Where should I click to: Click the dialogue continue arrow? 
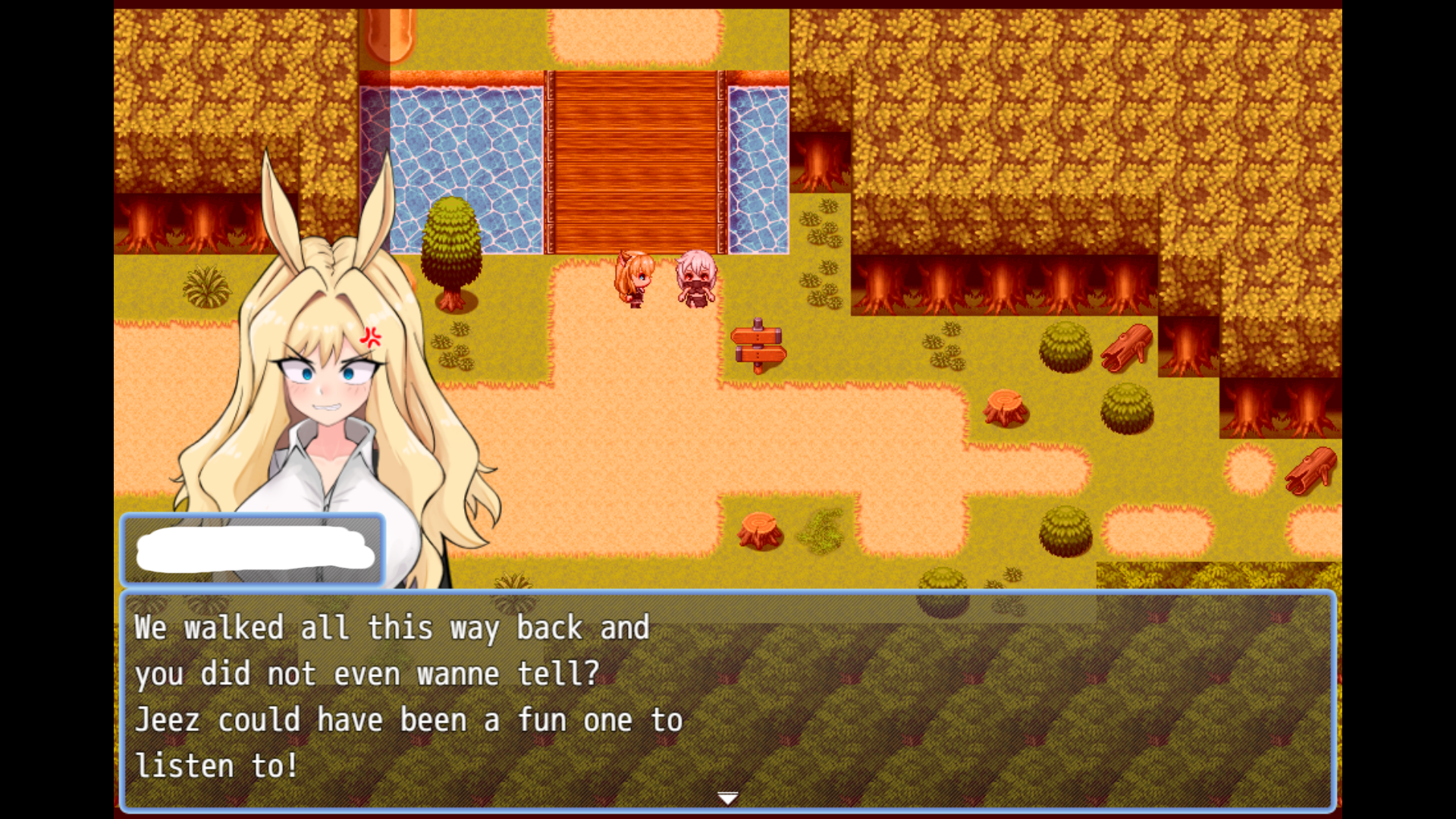pos(727,798)
